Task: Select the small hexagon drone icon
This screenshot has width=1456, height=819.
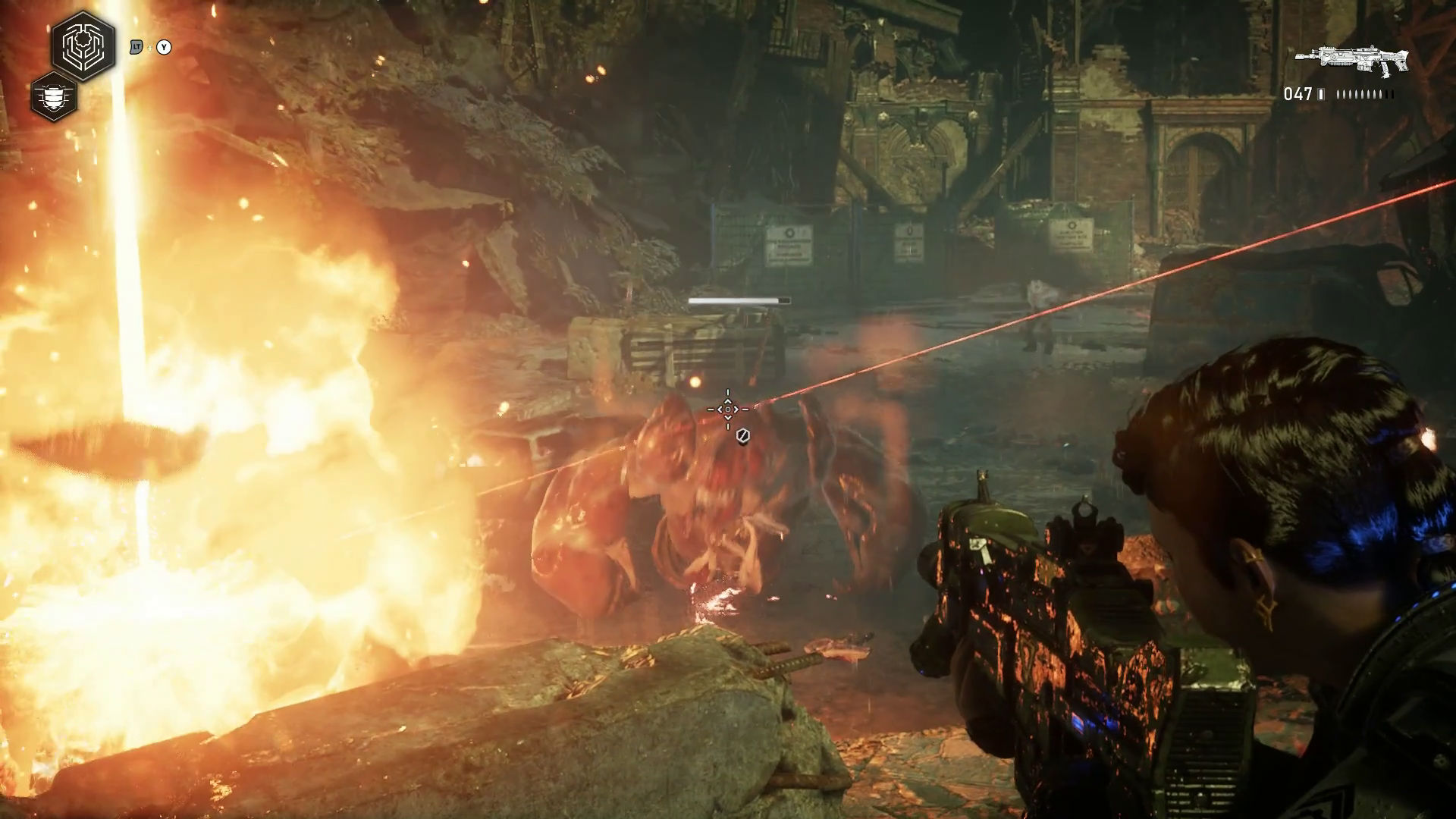Action: (54, 96)
